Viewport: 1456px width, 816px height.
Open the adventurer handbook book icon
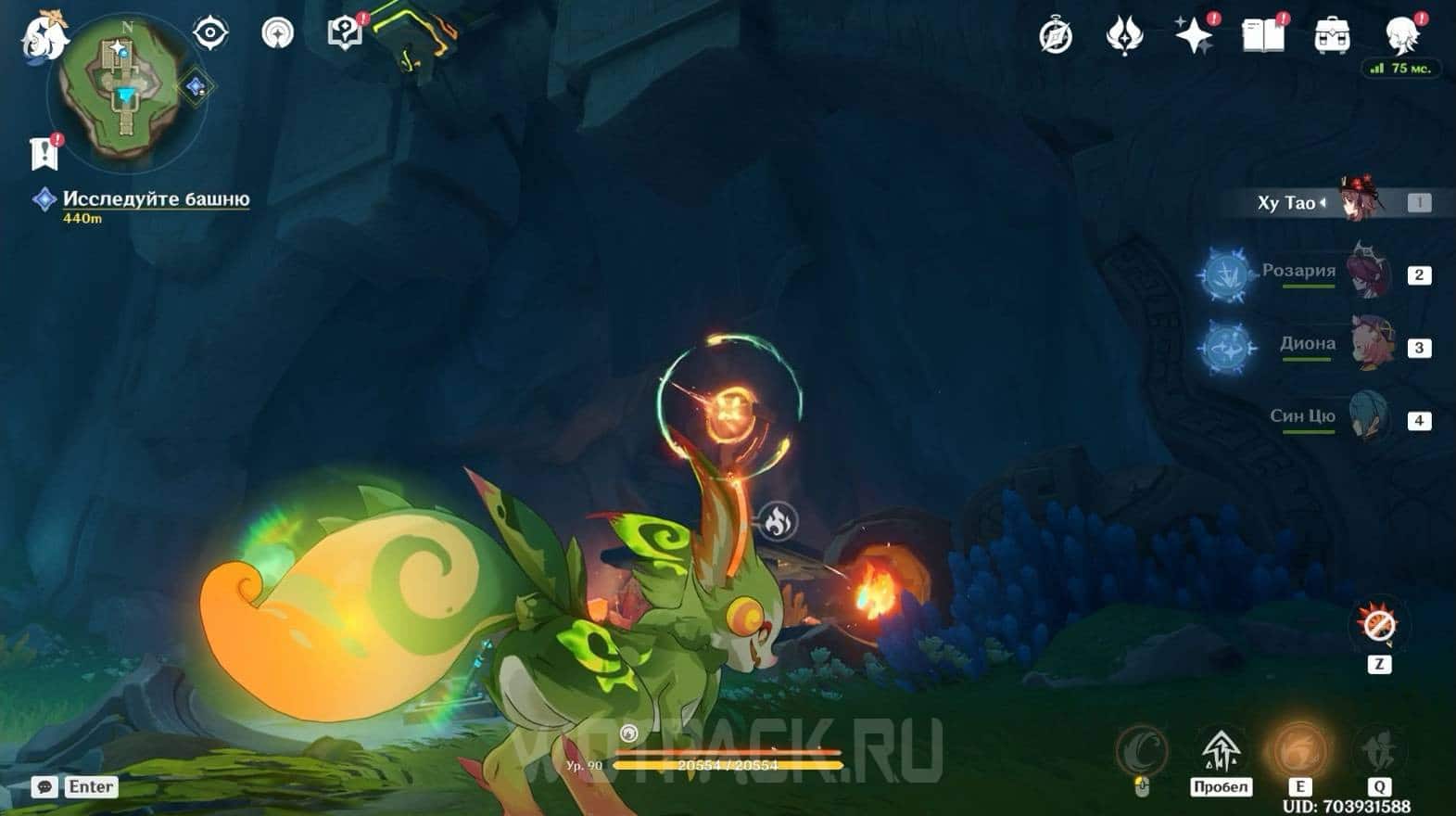click(1262, 36)
